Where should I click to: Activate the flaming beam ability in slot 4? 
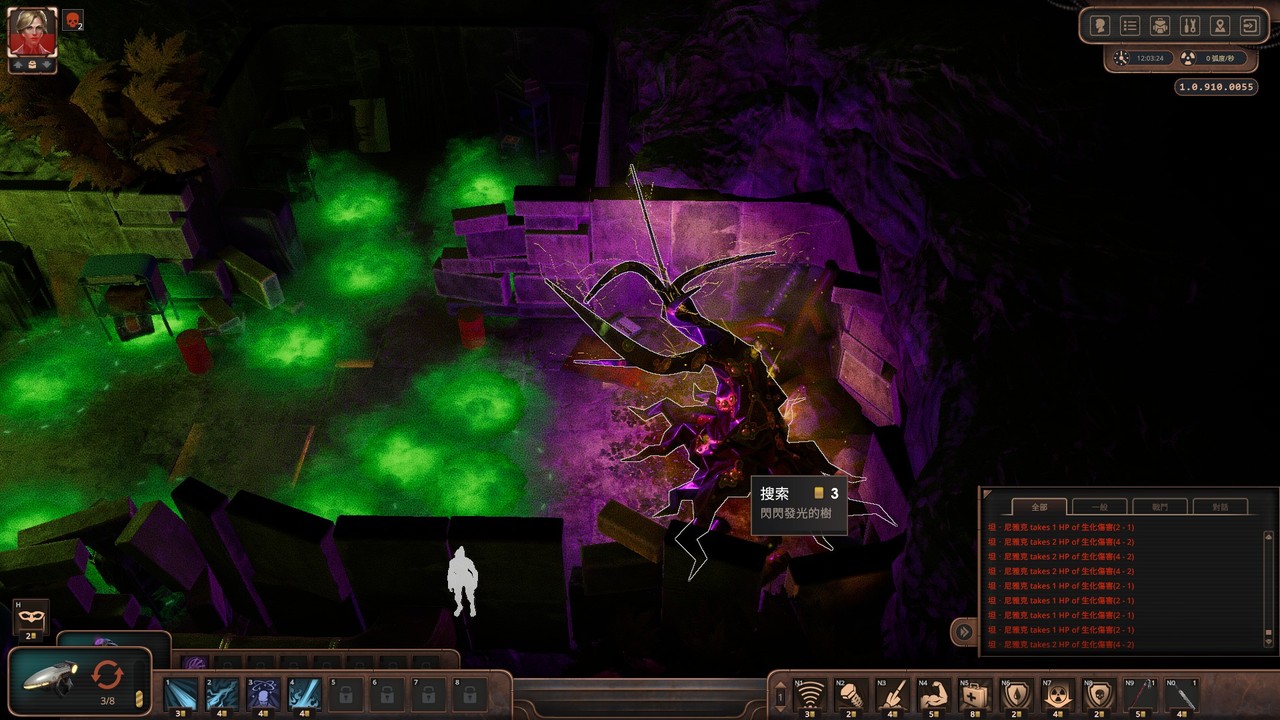coord(304,693)
